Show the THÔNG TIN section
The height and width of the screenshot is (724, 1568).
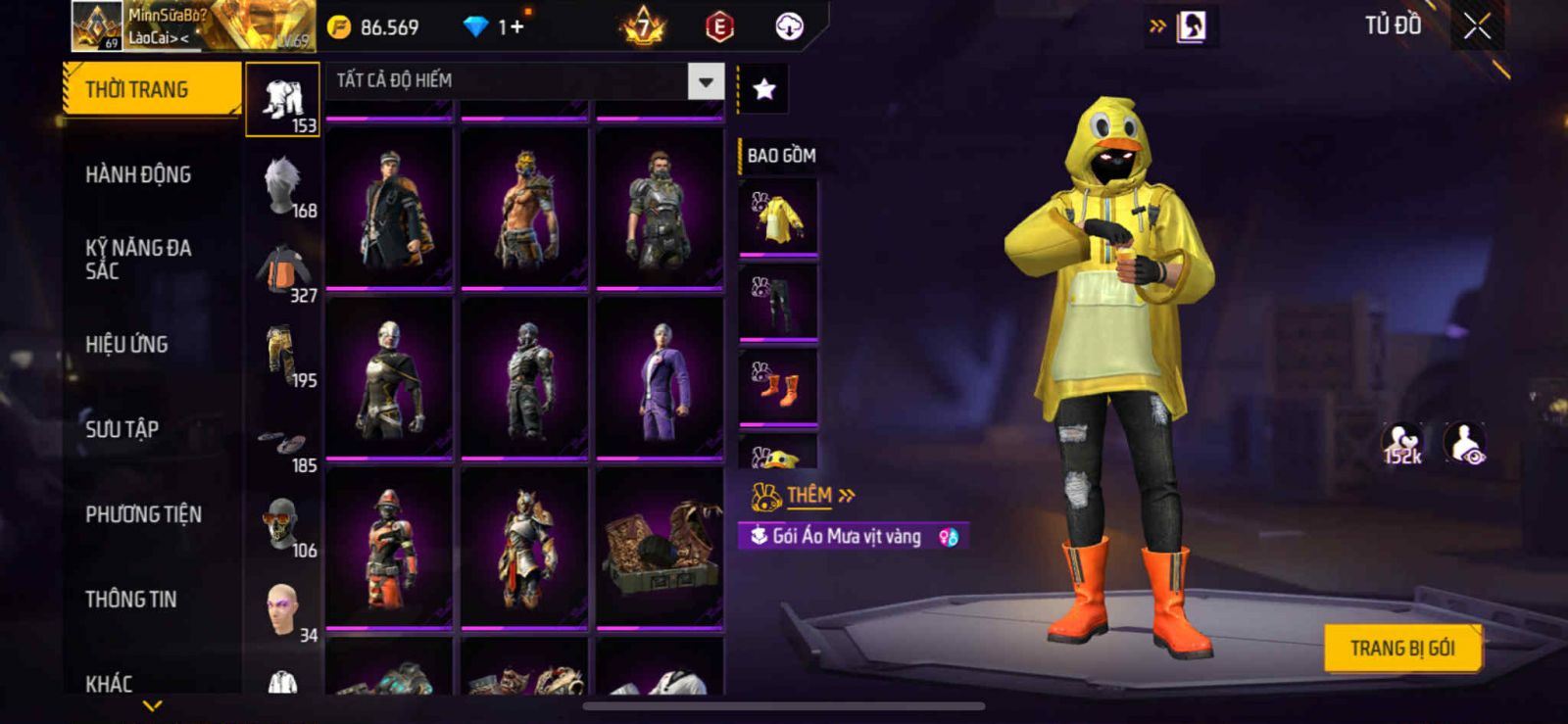130,600
